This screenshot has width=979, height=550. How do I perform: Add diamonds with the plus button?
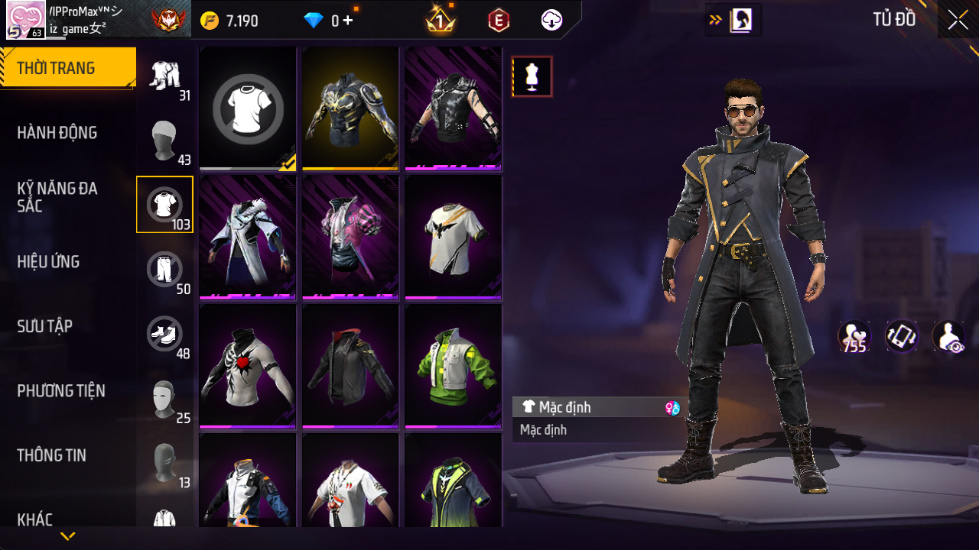(x=348, y=20)
